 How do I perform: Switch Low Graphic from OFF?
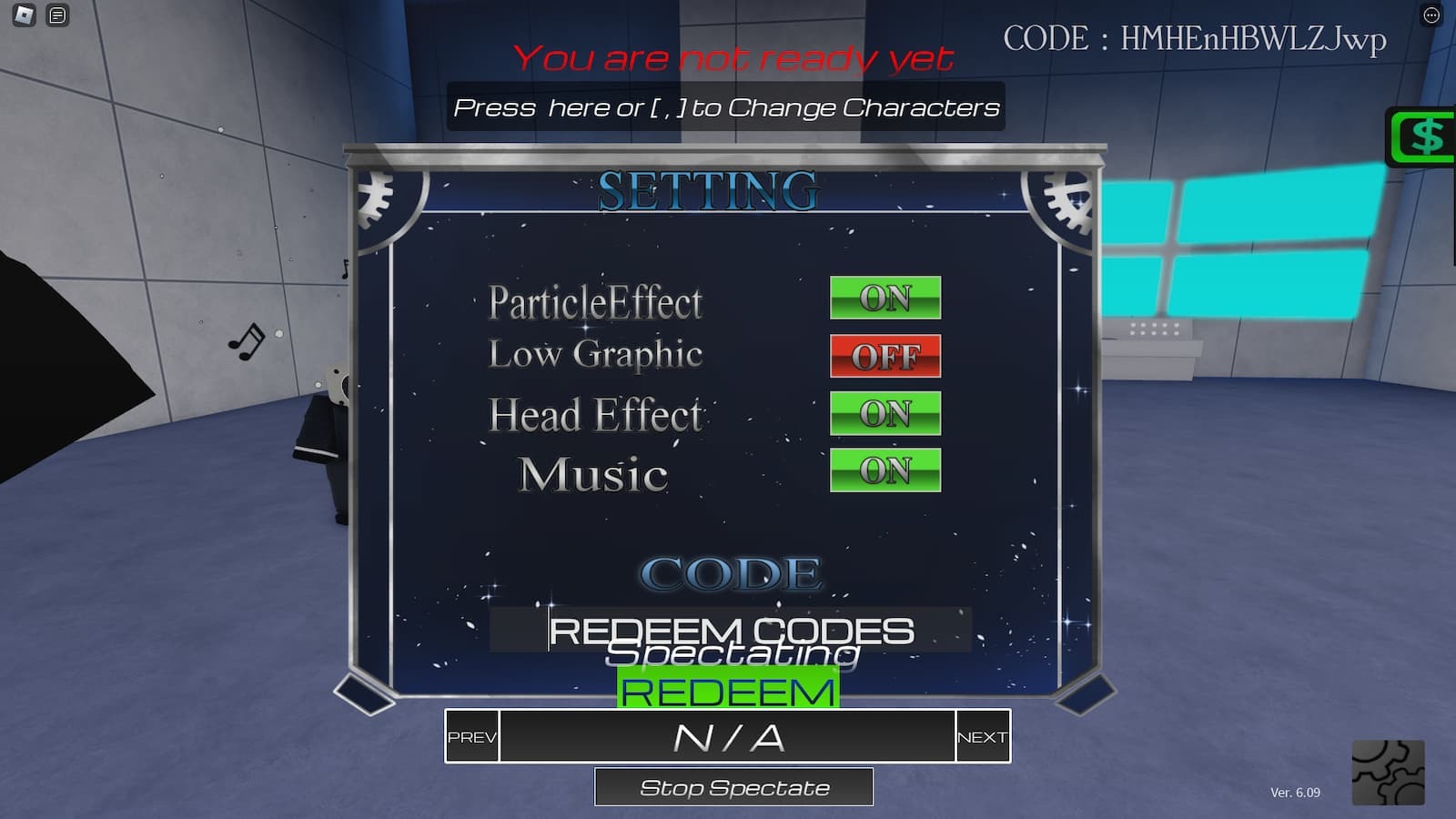tap(885, 356)
